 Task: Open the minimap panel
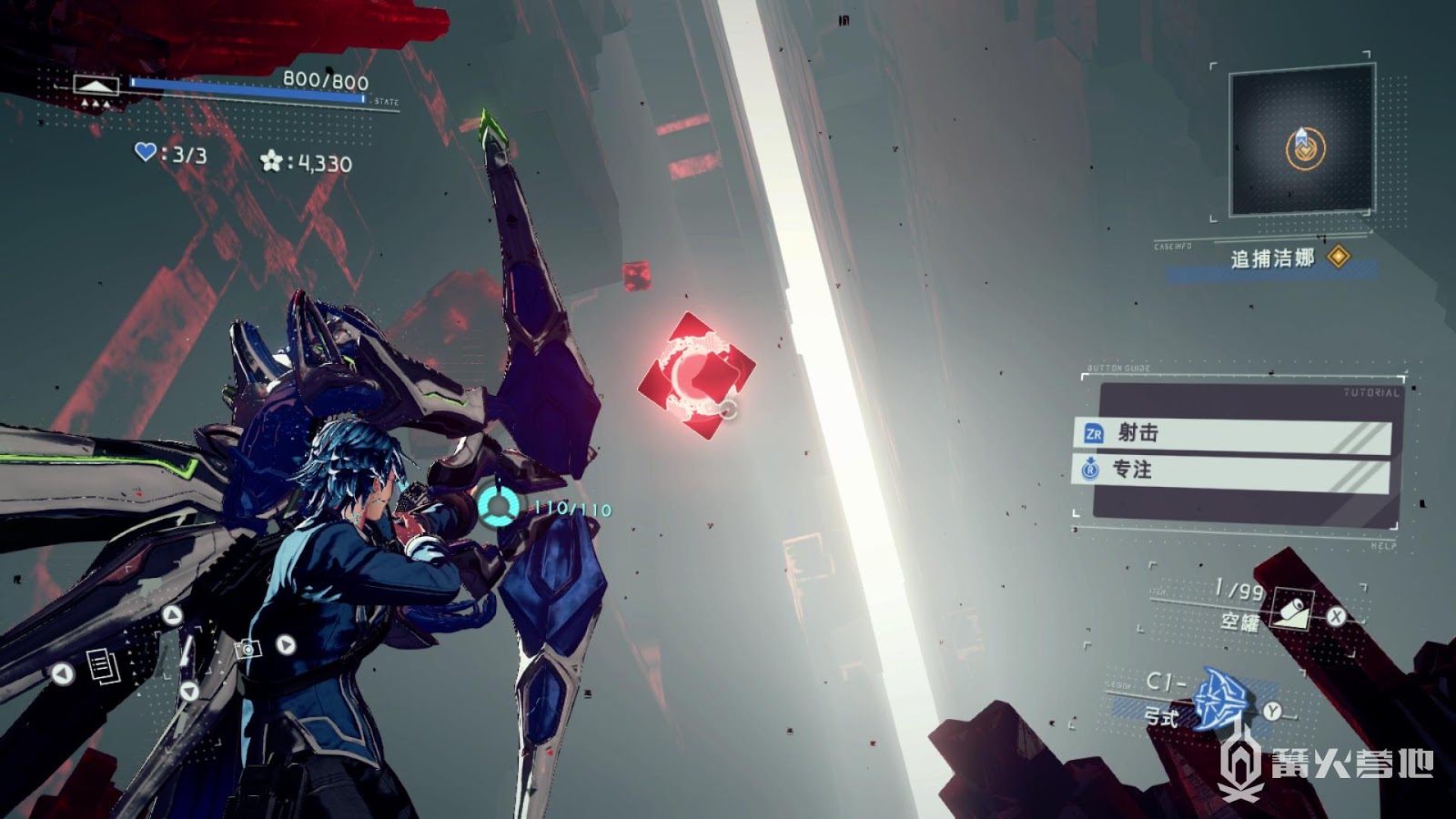[x=1301, y=141]
